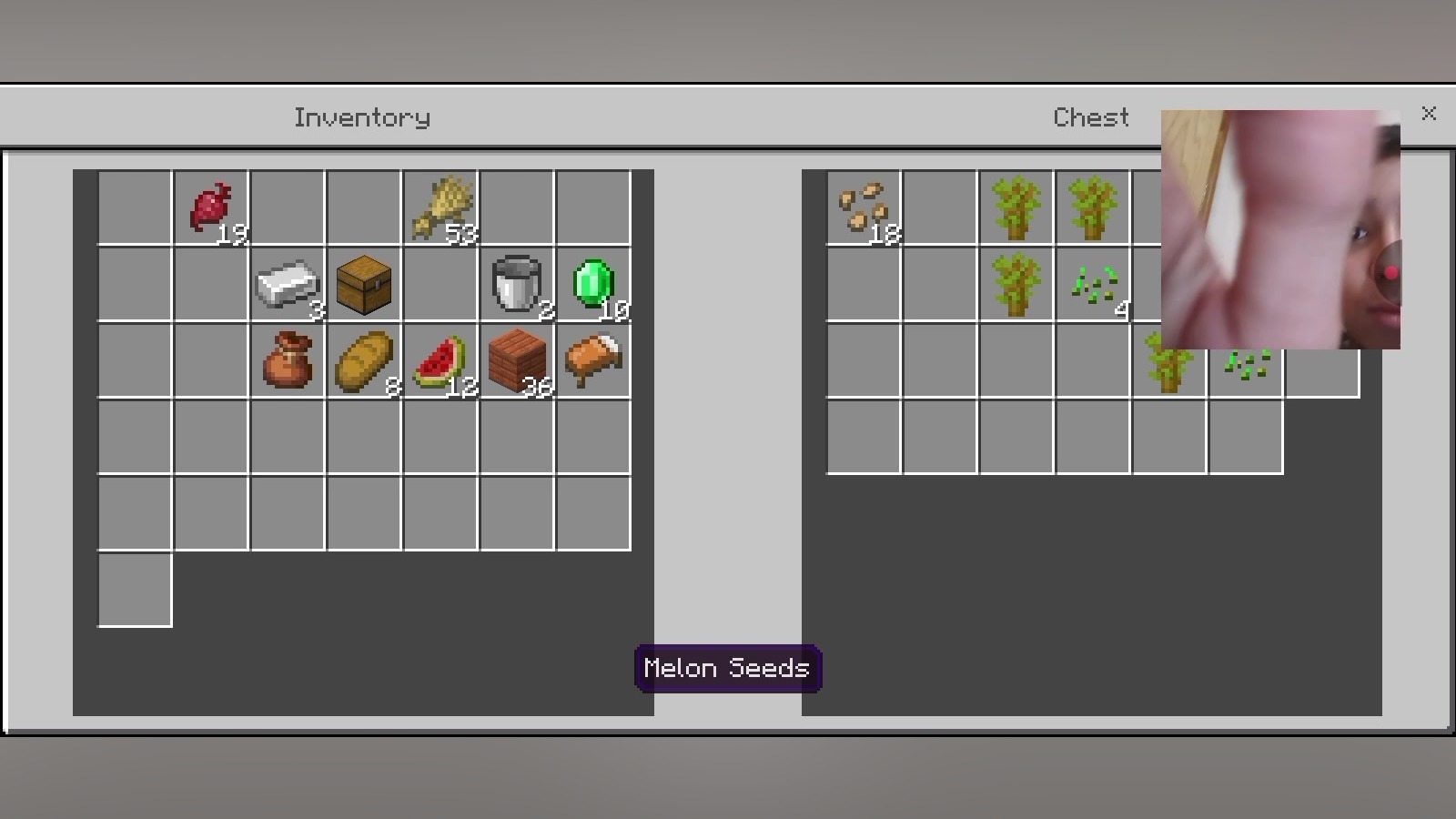Select the brown bundle sack item
The height and width of the screenshot is (819, 1456).
pos(288,361)
